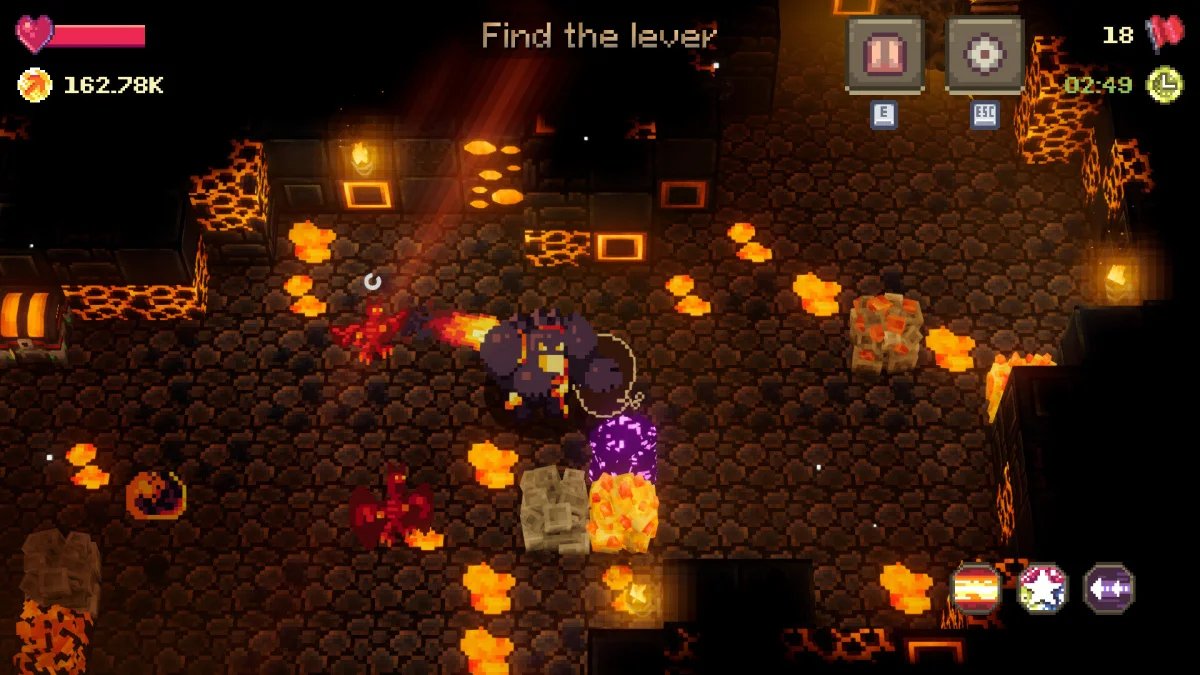Screen dimensions: 1200x675
Task: Activate the fire beam ability icon
Action: (976, 589)
